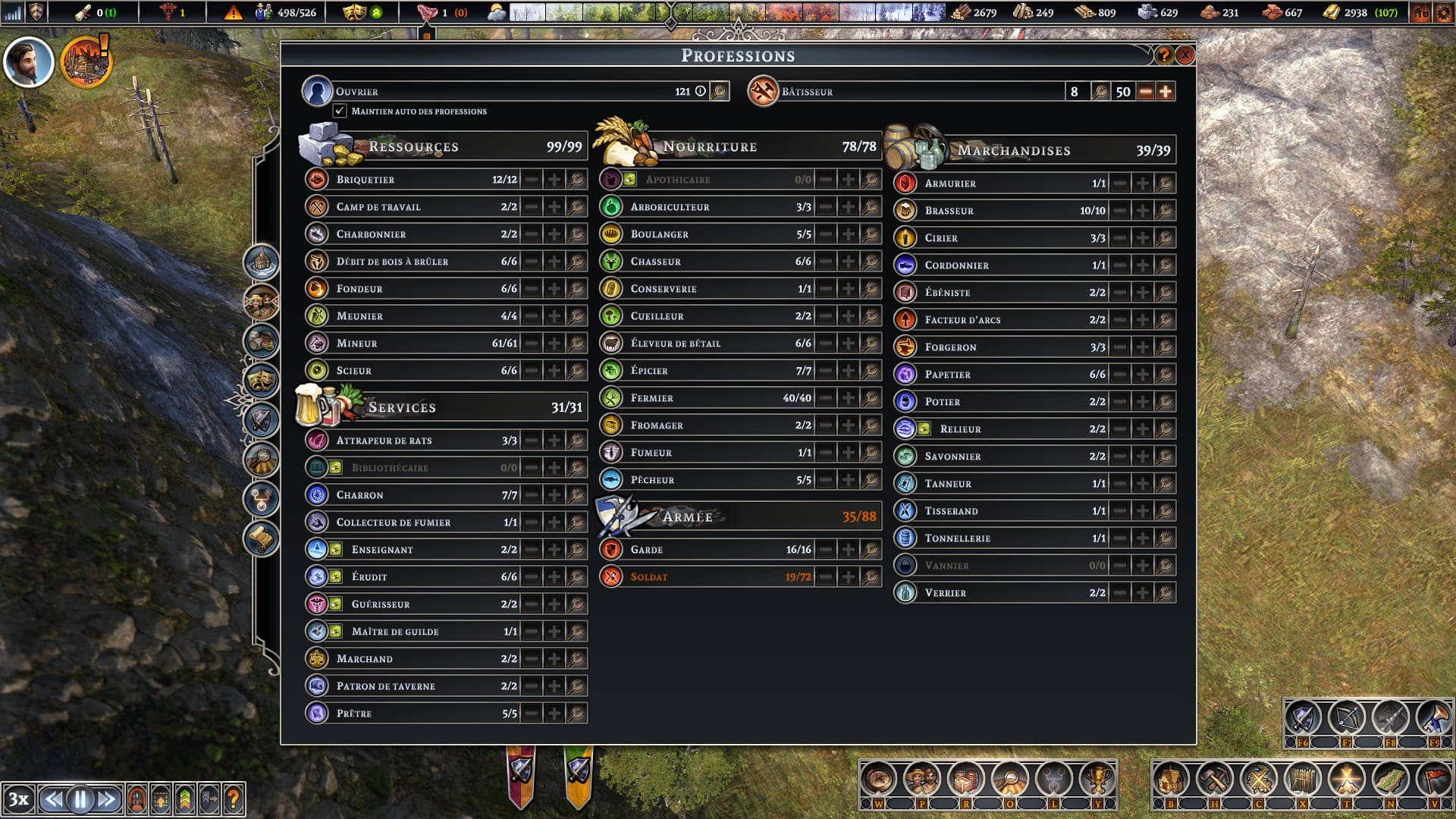Open the Professions help button
Viewport: 1456px width, 819px height.
tap(1163, 55)
